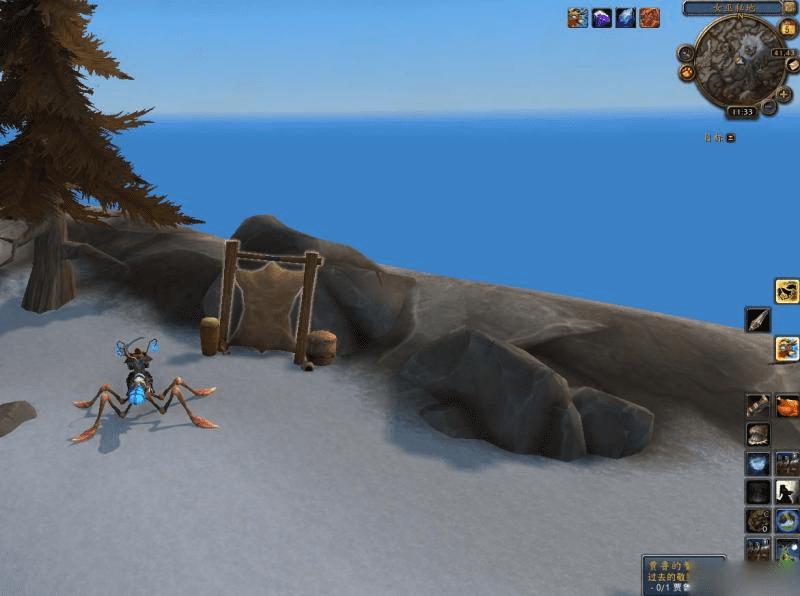Use the hammer tool action slot

758,406
